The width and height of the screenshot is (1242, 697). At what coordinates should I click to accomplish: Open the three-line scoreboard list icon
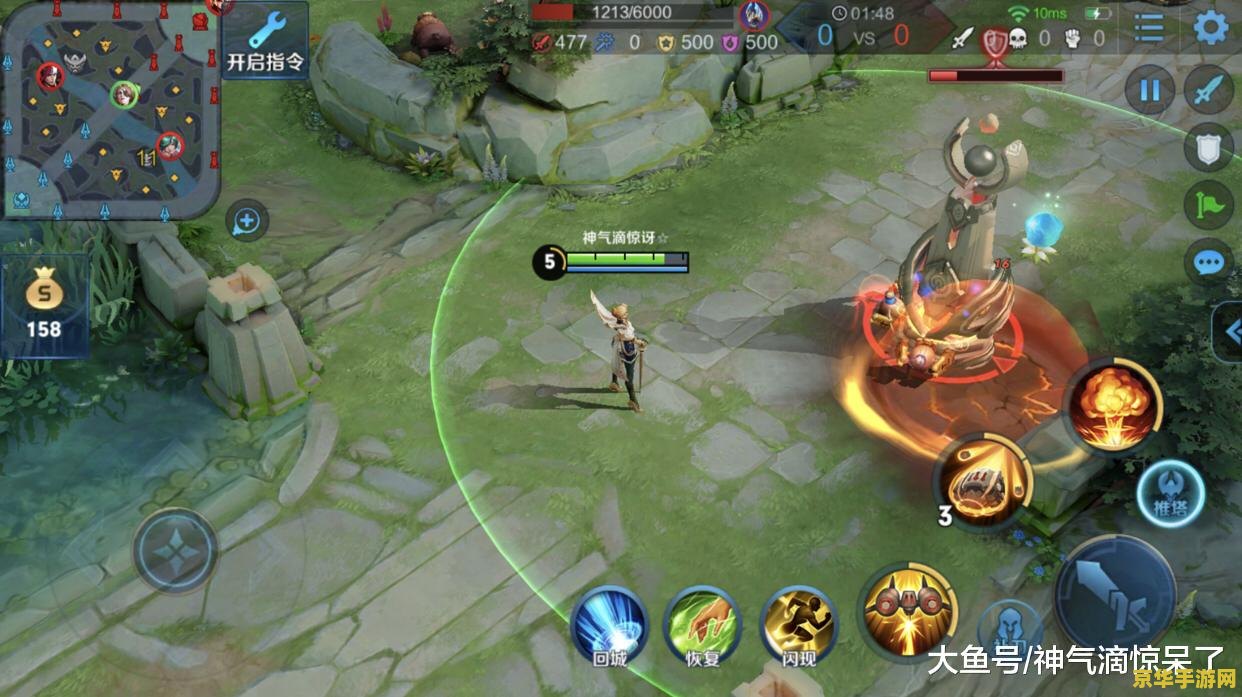pyautogui.click(x=1149, y=27)
